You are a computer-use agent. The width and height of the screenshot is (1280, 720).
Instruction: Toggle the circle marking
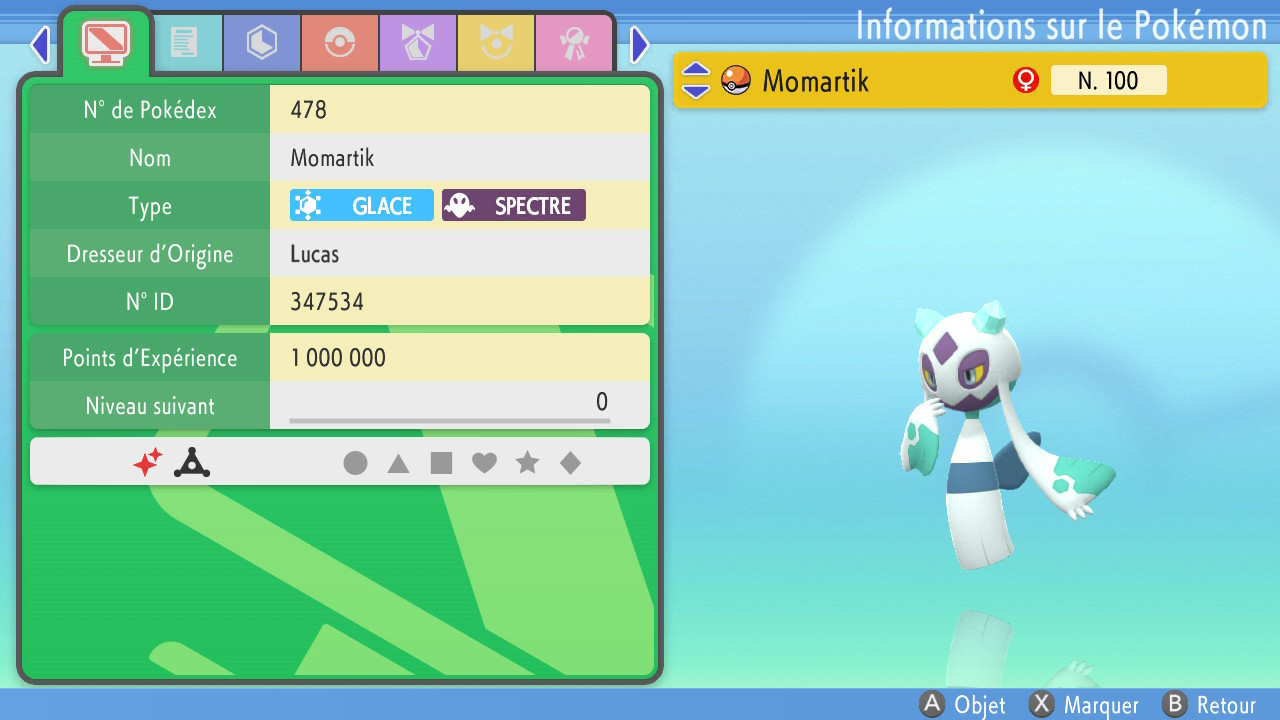click(355, 462)
